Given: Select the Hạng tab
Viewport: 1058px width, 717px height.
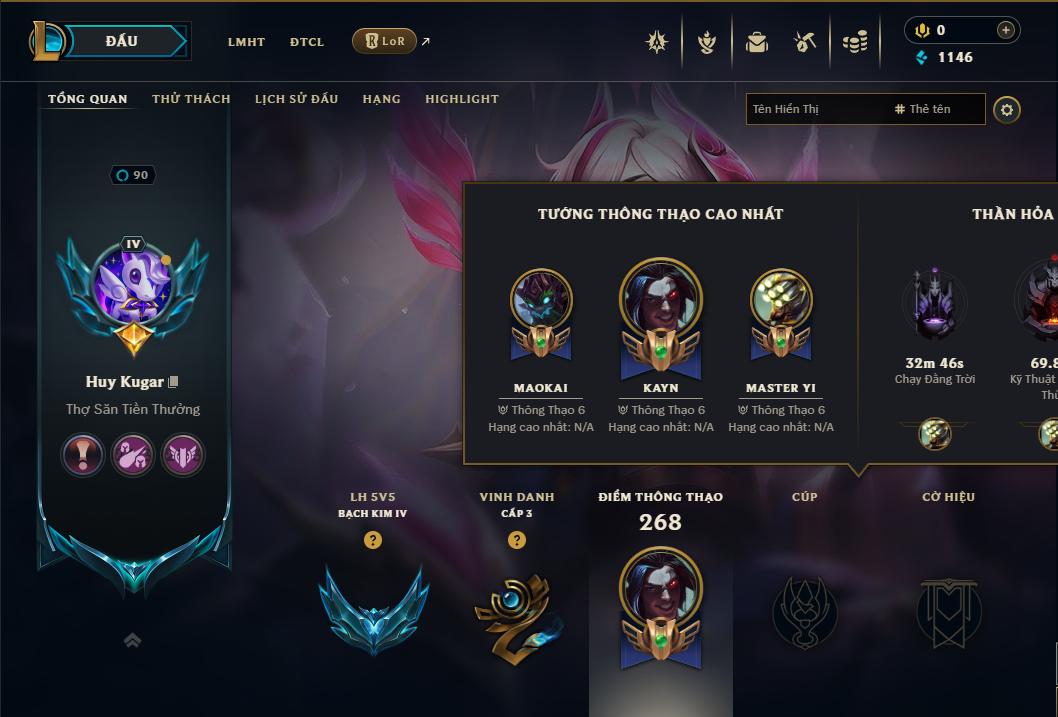Looking at the screenshot, I should coord(381,99).
